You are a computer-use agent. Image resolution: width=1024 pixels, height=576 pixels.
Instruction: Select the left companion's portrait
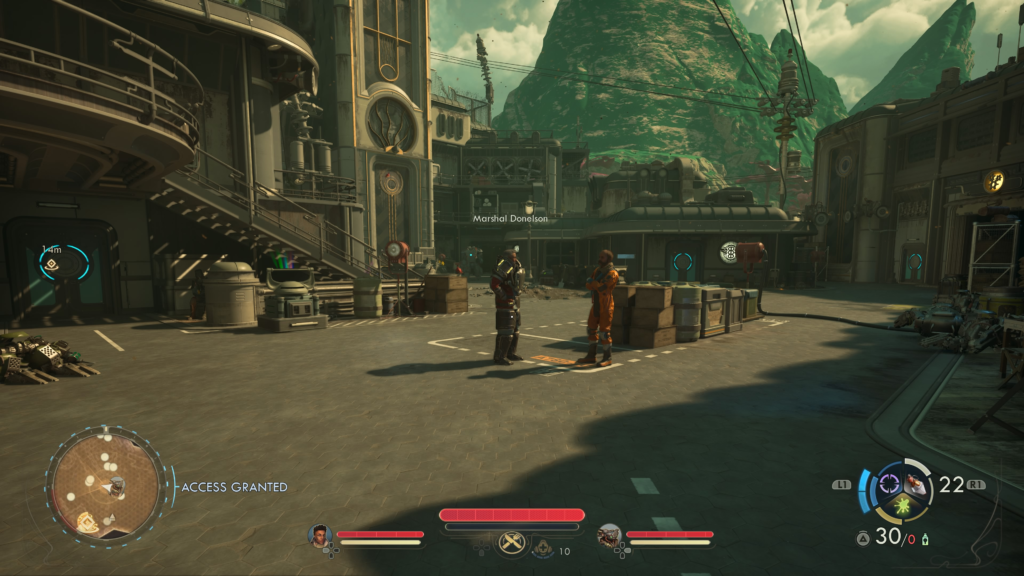coord(319,536)
